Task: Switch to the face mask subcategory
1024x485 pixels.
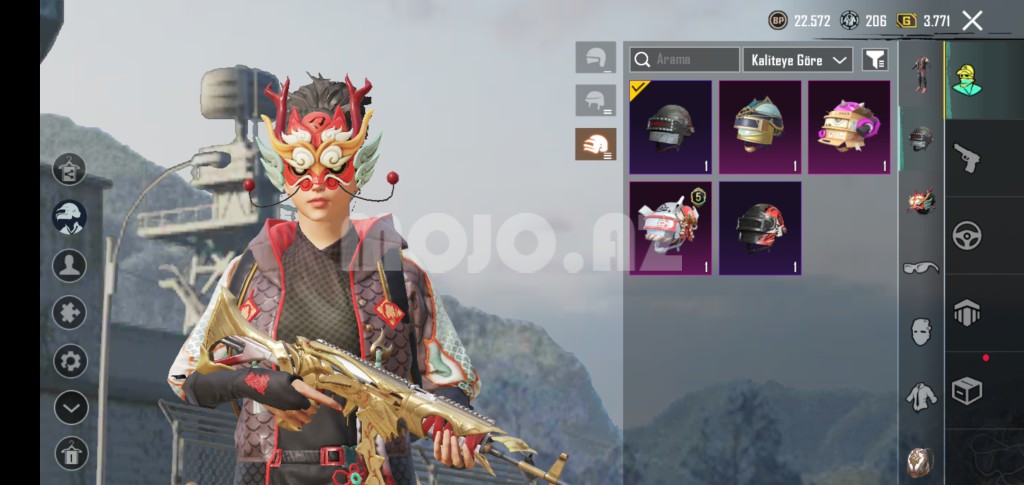Action: [921, 332]
